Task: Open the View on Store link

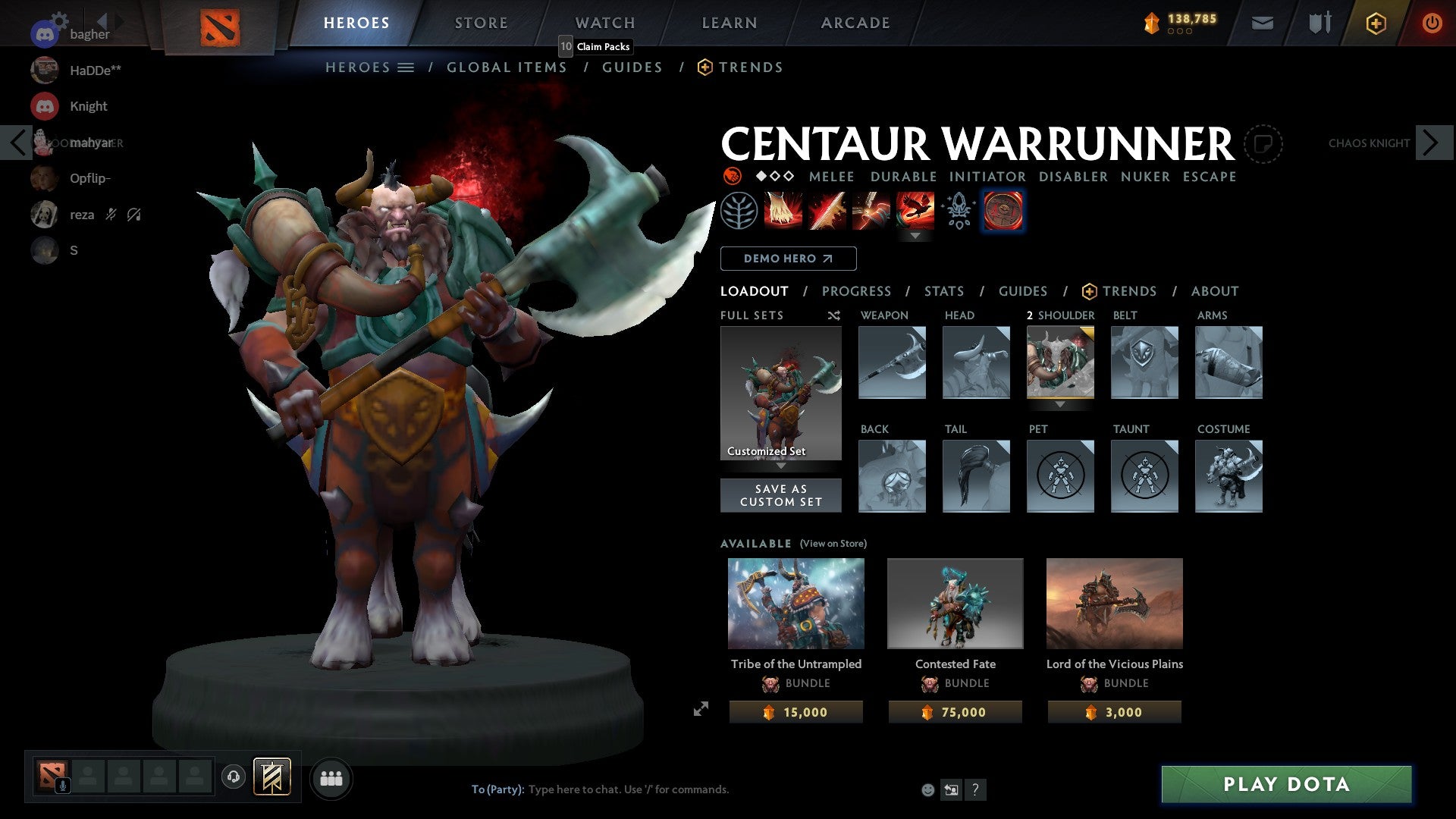Action: (833, 544)
